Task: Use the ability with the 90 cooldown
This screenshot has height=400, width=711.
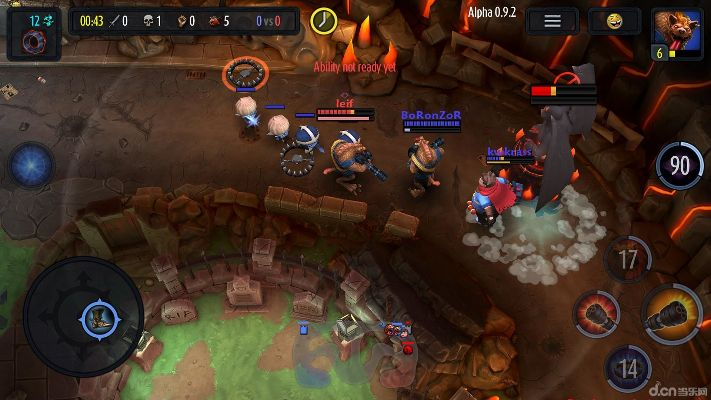Action: [680, 166]
